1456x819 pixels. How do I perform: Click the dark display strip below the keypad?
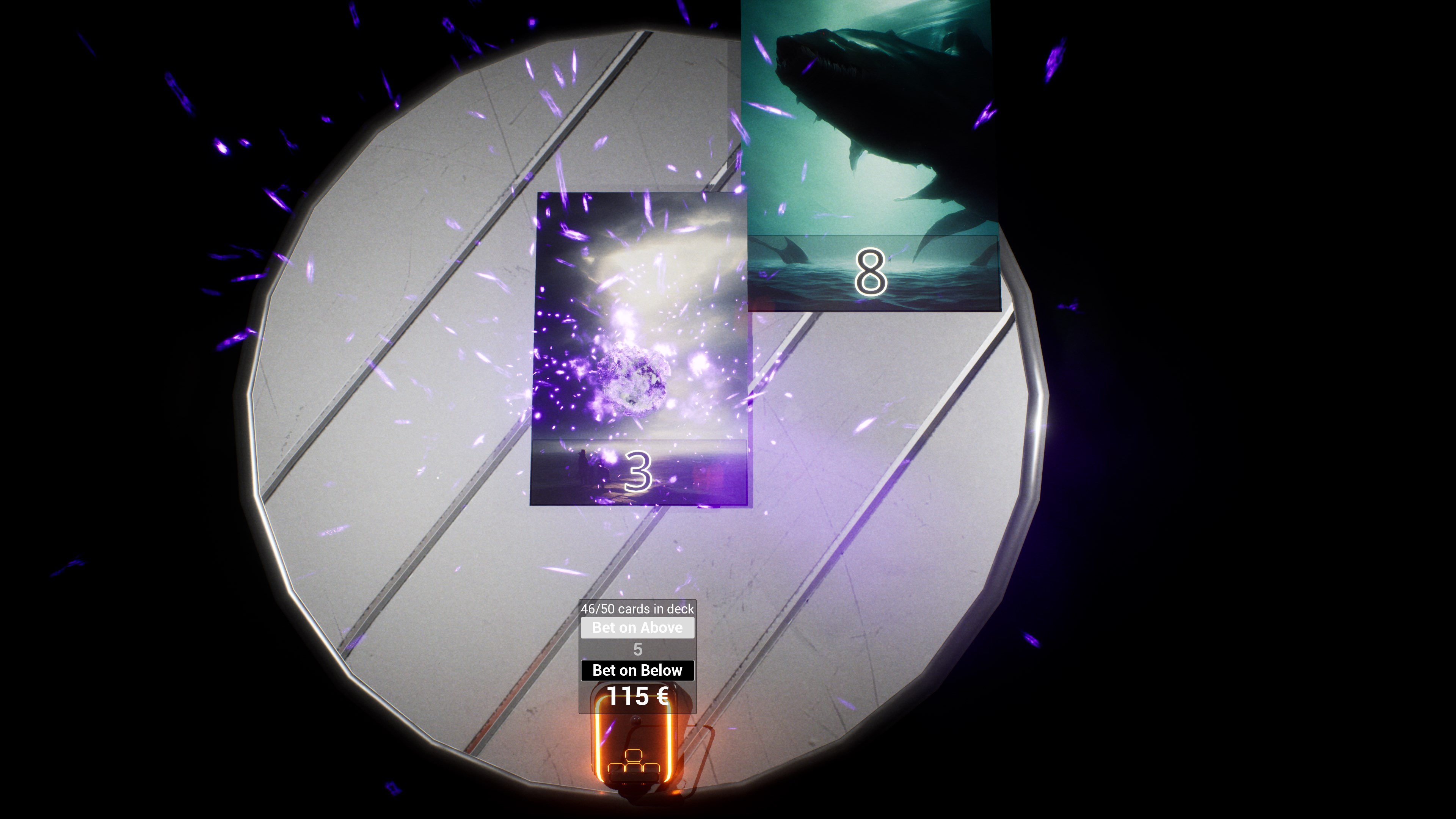pyautogui.click(x=634, y=777)
